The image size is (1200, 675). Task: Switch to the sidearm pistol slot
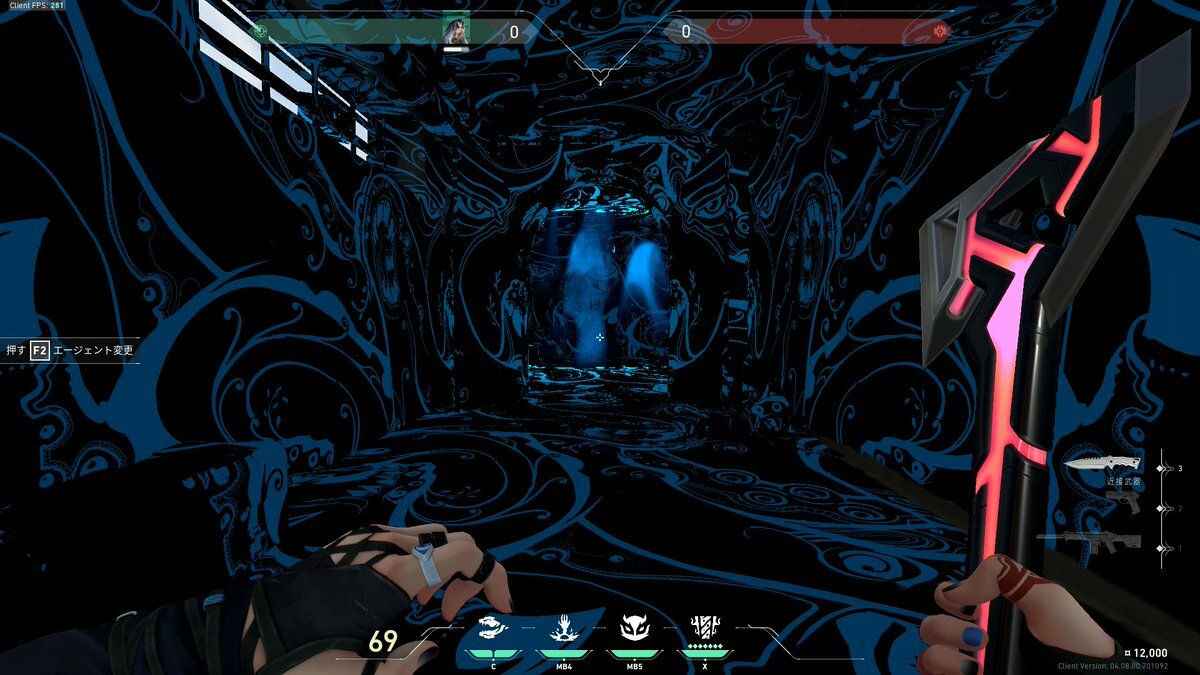pos(1124,503)
